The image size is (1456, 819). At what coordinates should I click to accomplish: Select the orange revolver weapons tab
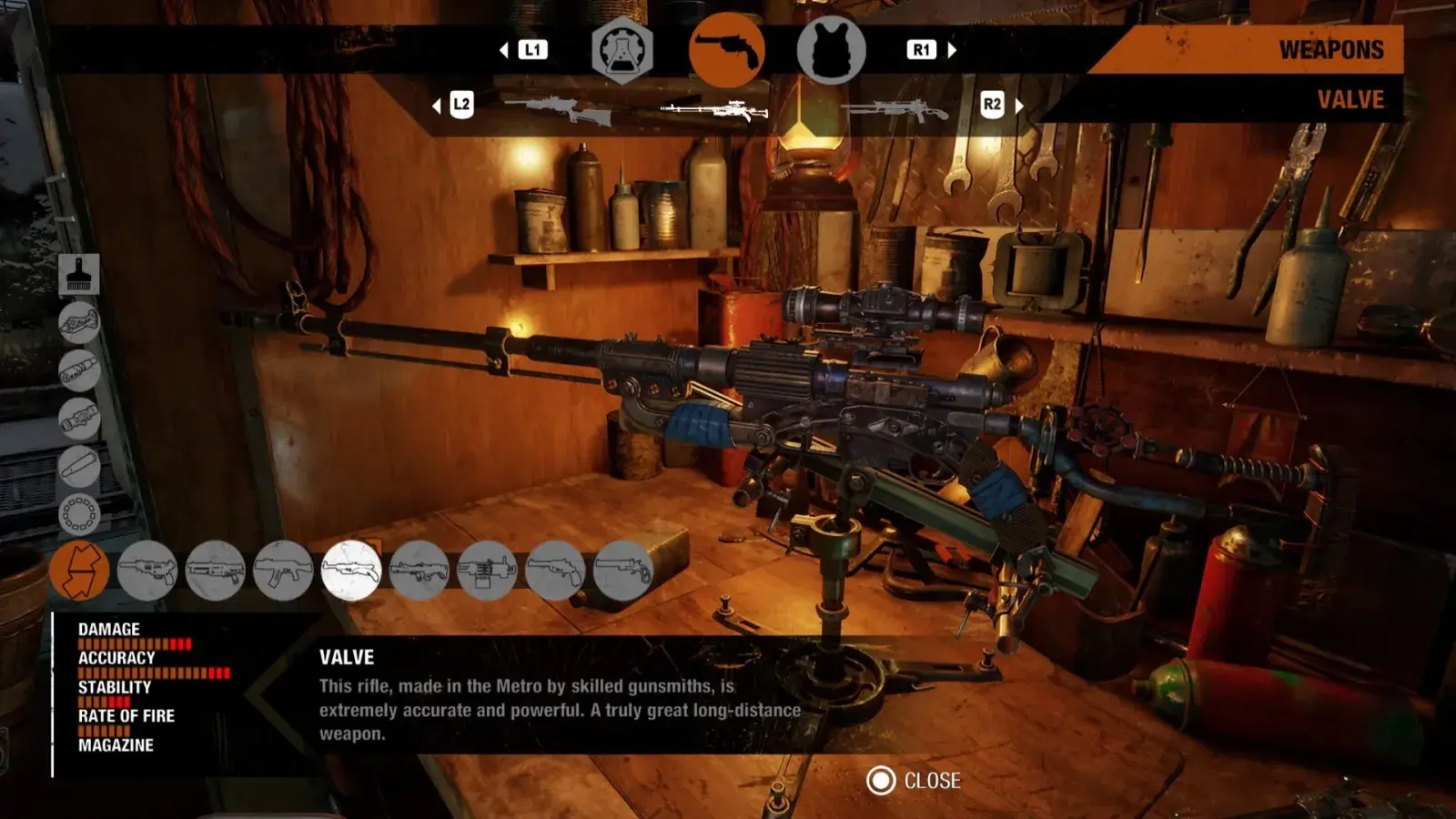tap(726, 51)
